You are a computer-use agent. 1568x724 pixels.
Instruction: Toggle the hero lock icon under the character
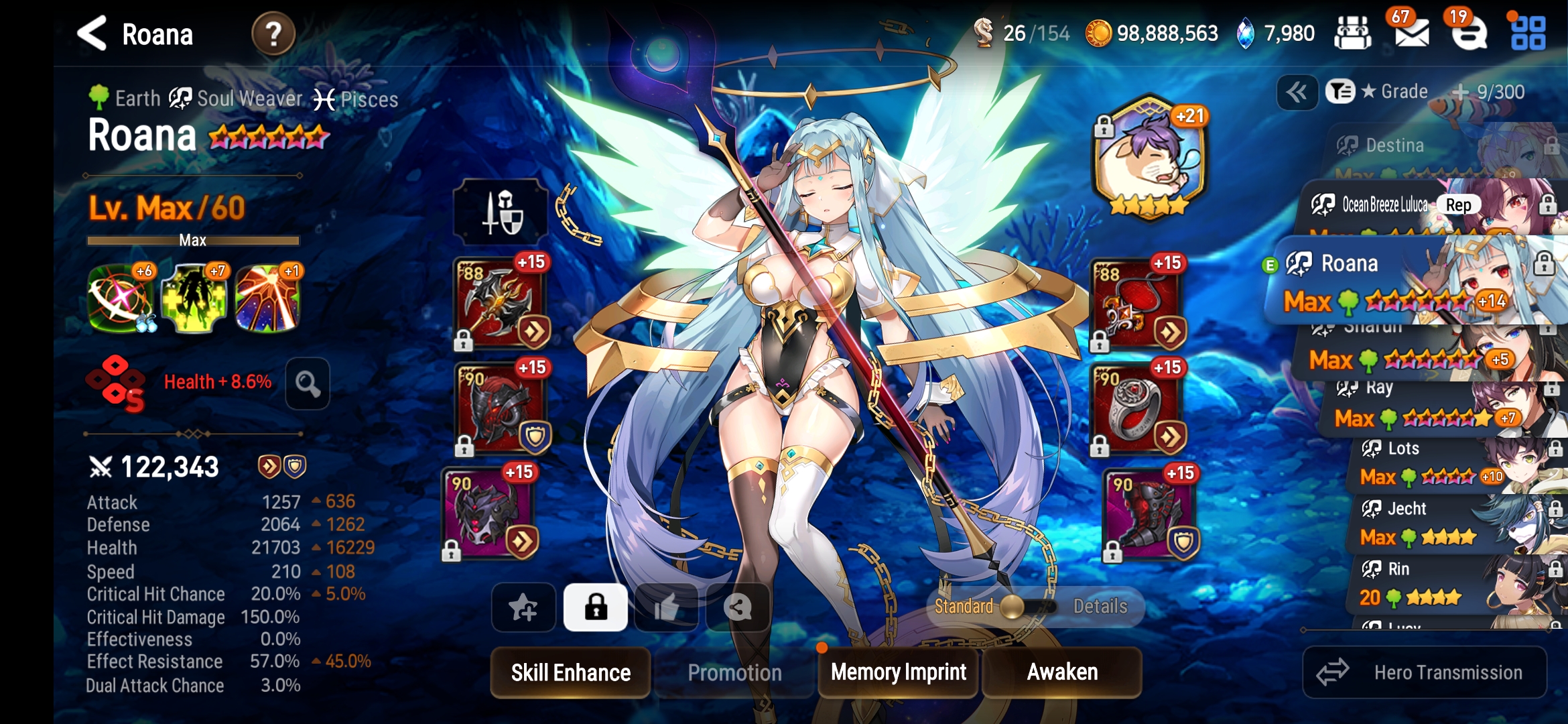click(x=594, y=607)
